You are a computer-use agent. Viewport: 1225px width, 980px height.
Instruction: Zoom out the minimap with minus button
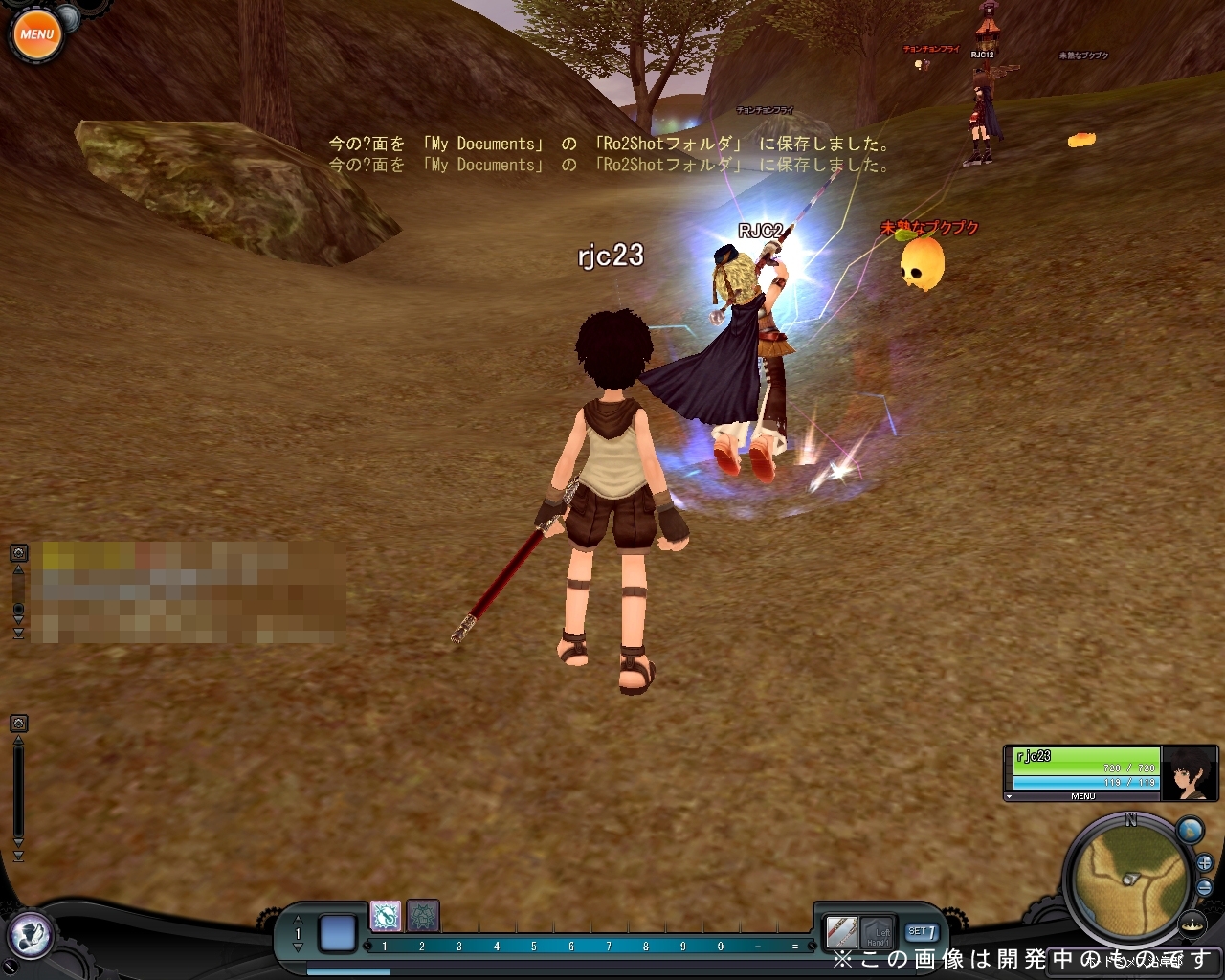coord(1205,887)
